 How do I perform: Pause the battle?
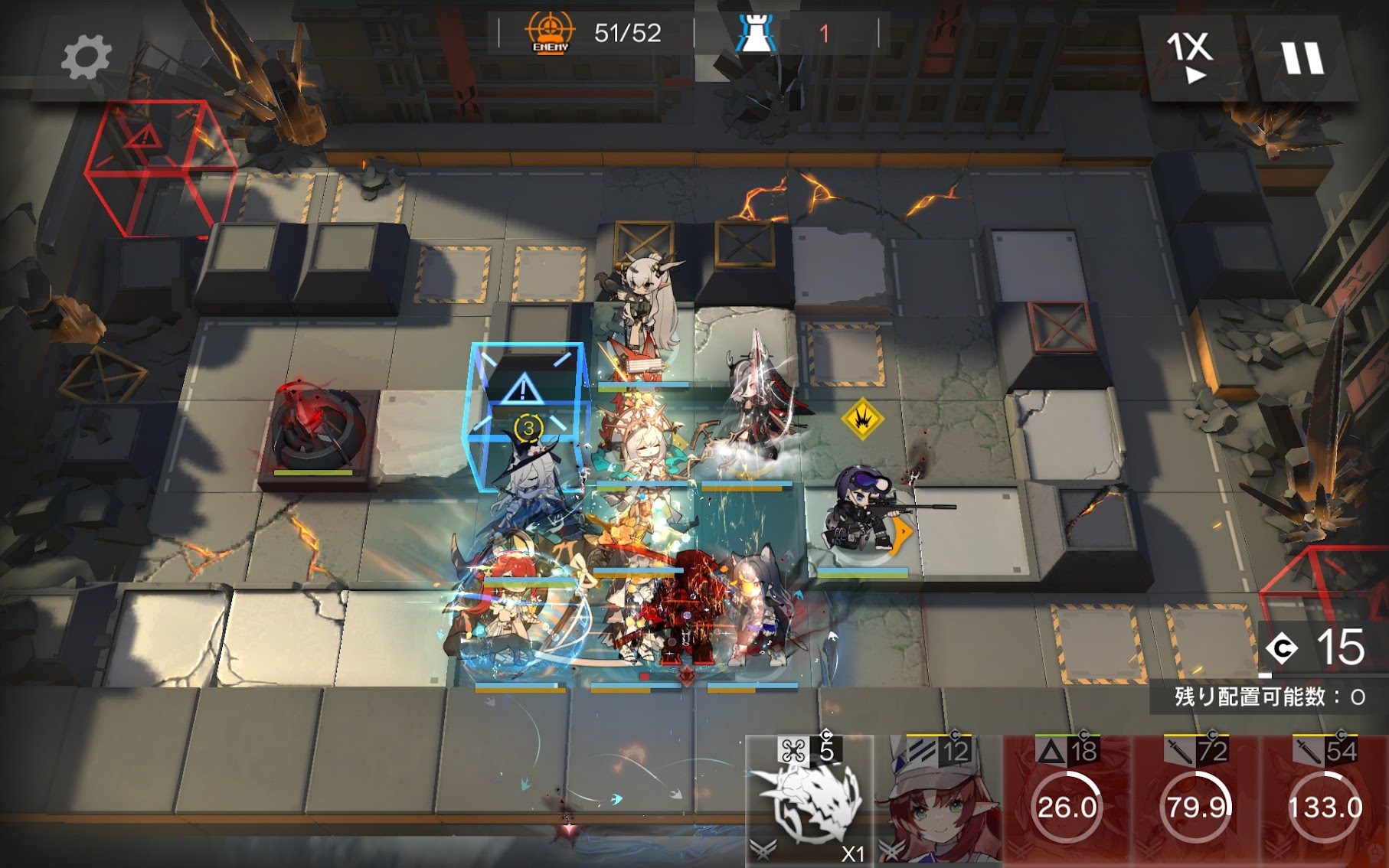(1302, 58)
